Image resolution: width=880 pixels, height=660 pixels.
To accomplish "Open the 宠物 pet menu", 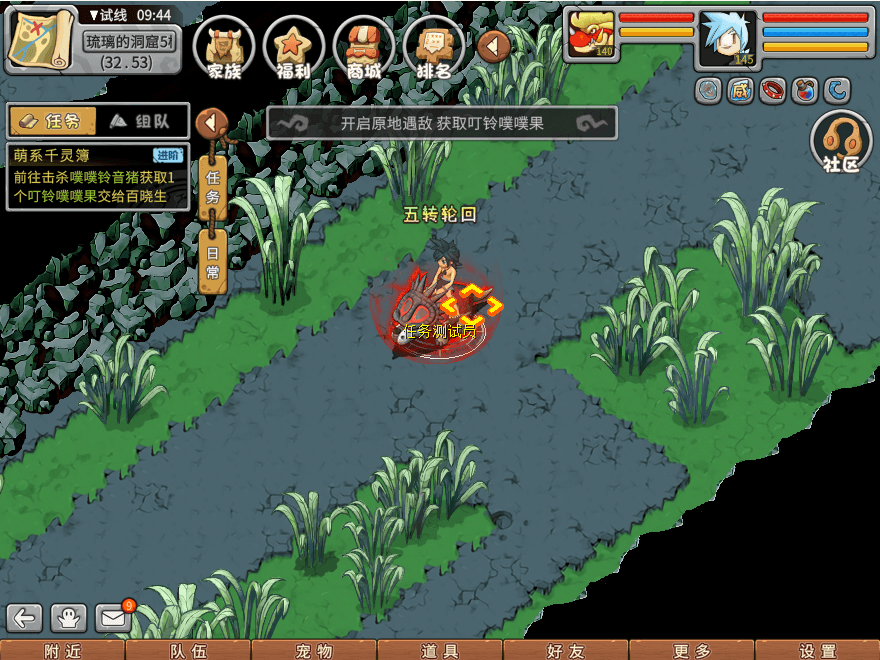I will point(314,650).
